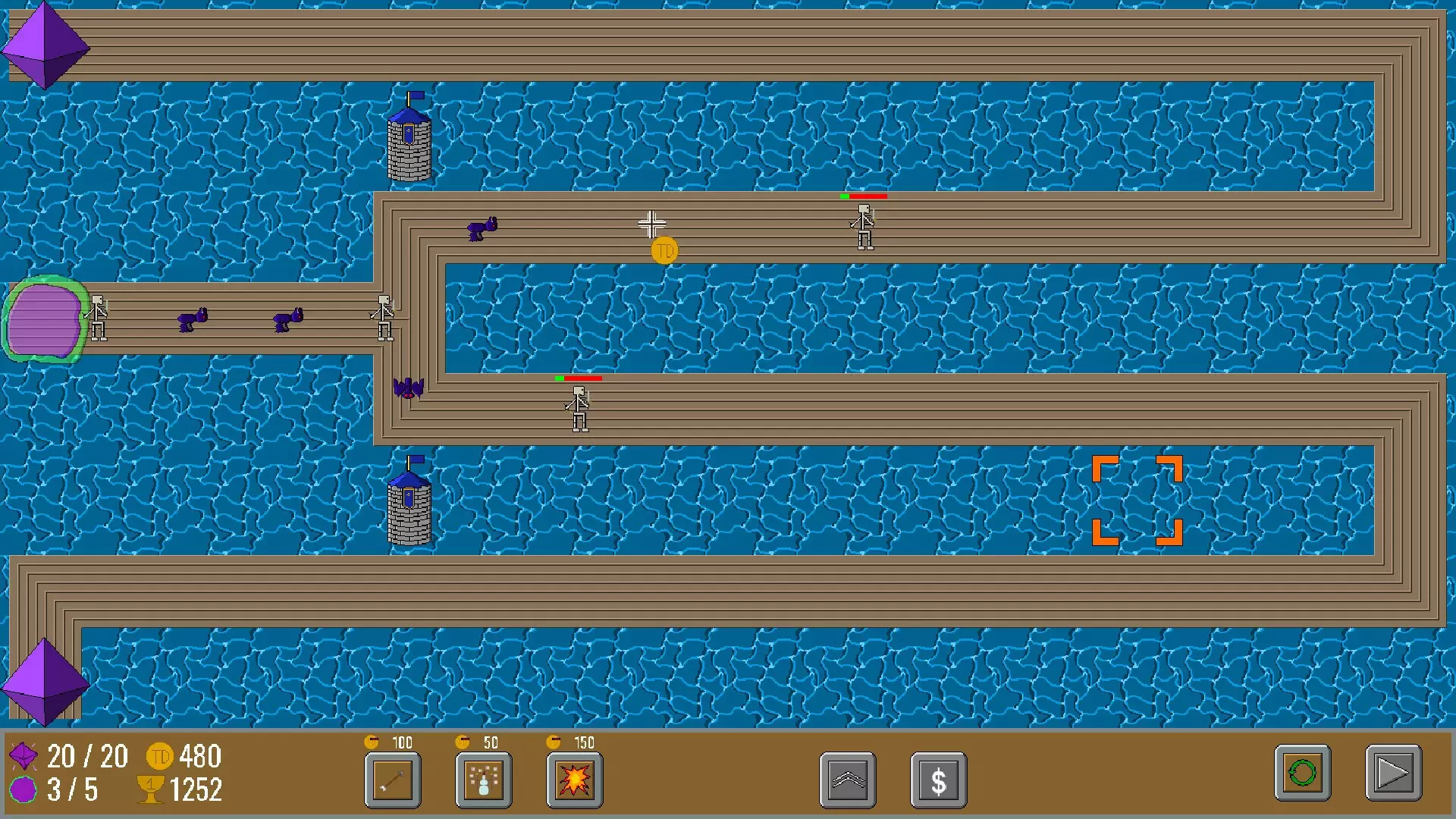Pick the explosion tower costing 150
Screen dimensions: 1456x819
pyautogui.click(x=574, y=780)
